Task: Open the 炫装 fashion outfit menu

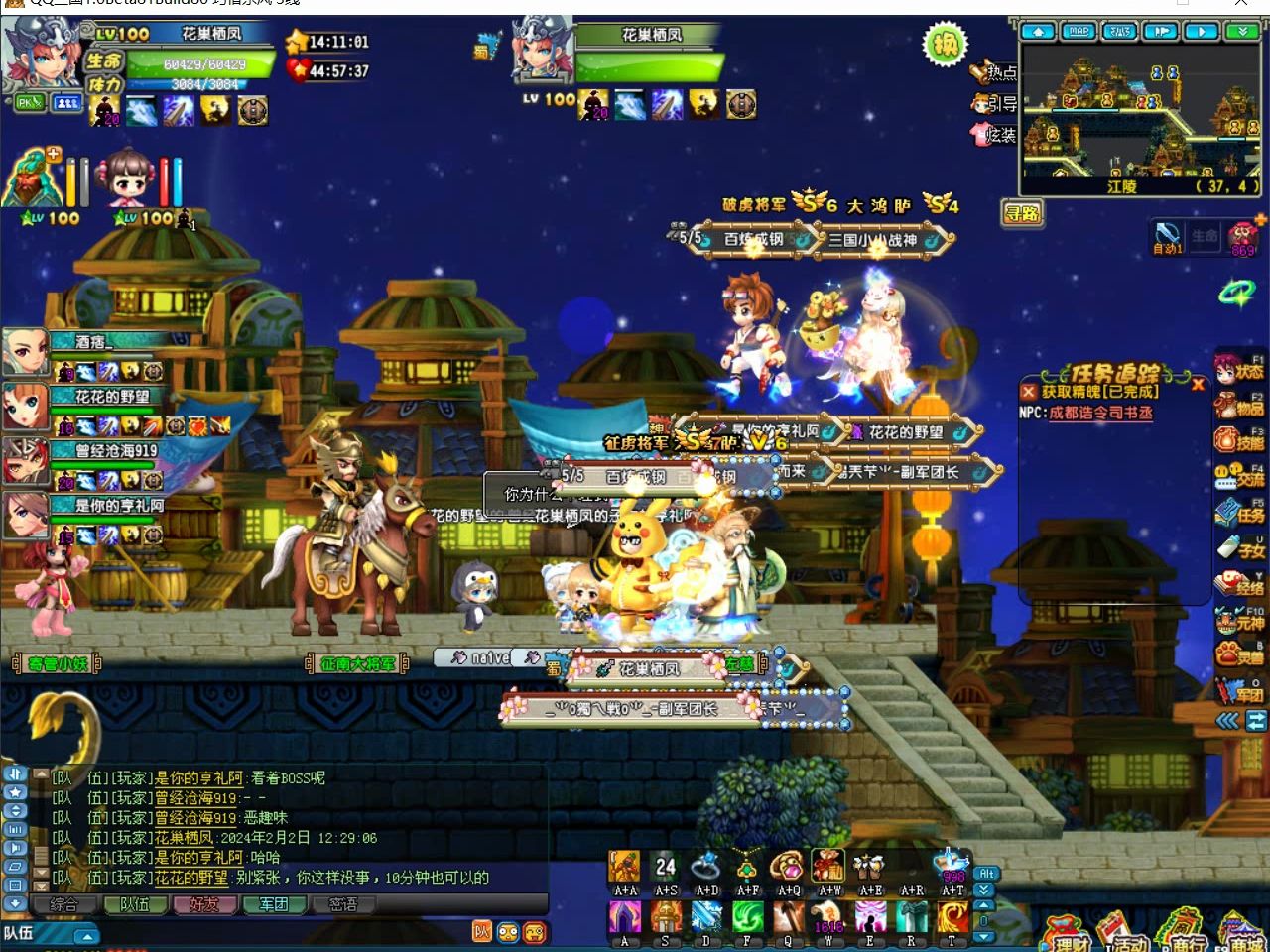Action: pyautogui.click(x=995, y=134)
